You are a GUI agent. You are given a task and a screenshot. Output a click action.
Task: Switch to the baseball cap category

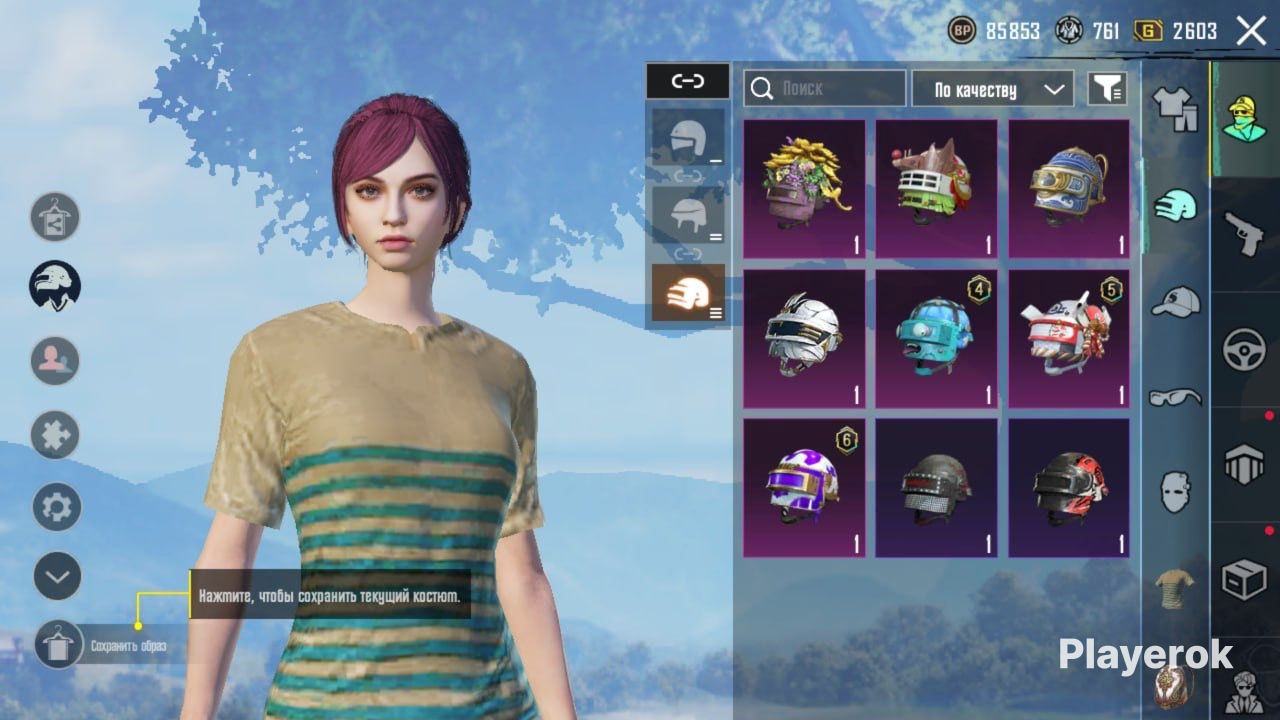click(x=1175, y=301)
